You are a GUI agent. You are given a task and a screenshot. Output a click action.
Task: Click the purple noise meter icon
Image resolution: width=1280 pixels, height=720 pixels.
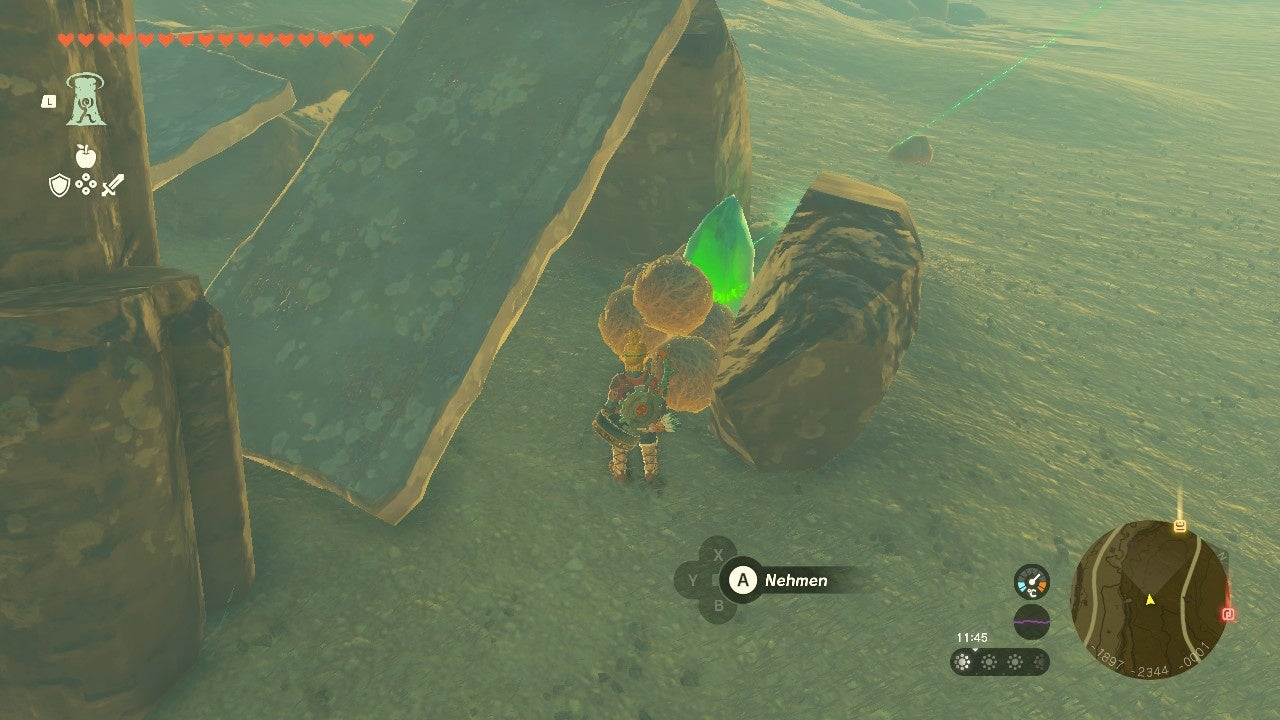[1031, 621]
